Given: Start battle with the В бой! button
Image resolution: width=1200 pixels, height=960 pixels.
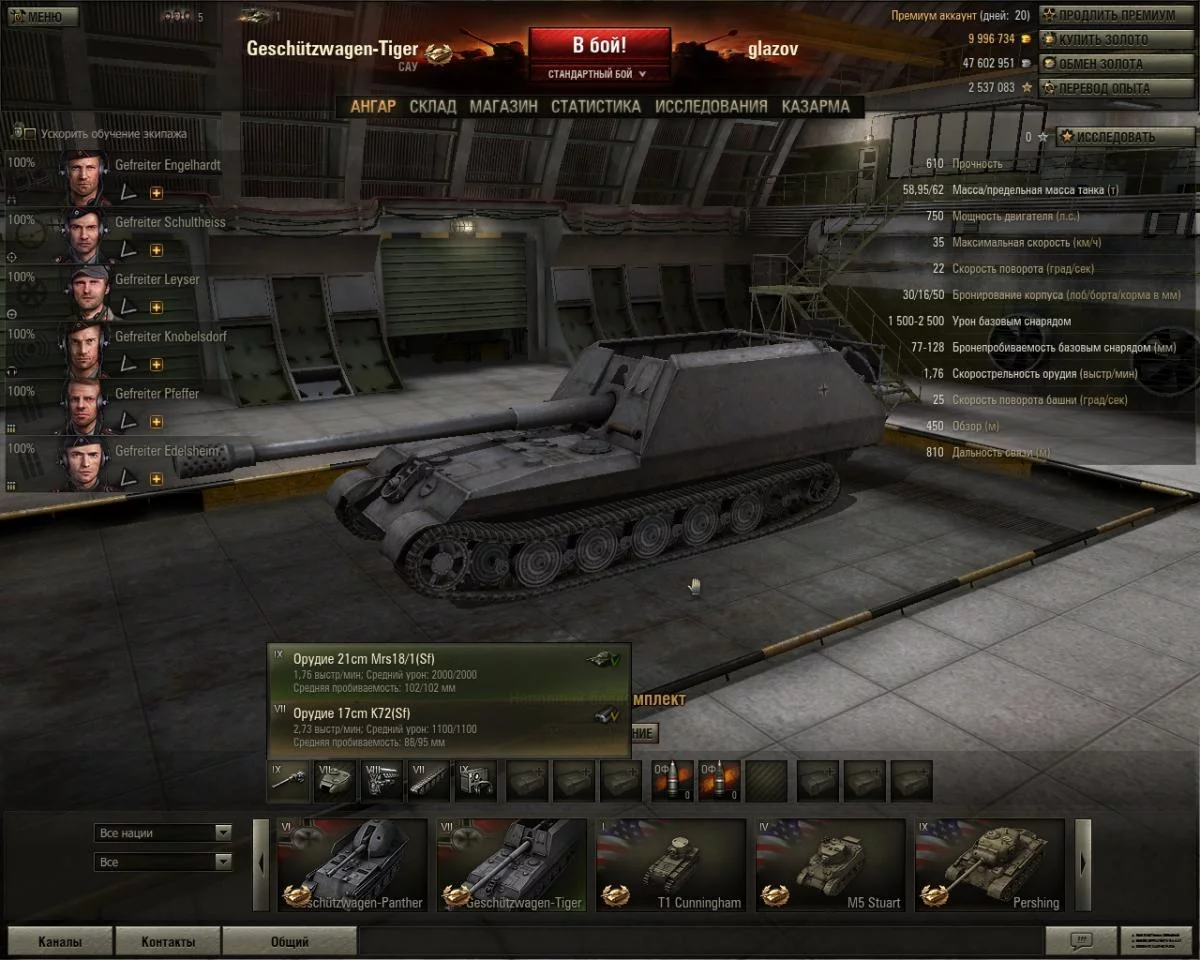Looking at the screenshot, I should [599, 46].
